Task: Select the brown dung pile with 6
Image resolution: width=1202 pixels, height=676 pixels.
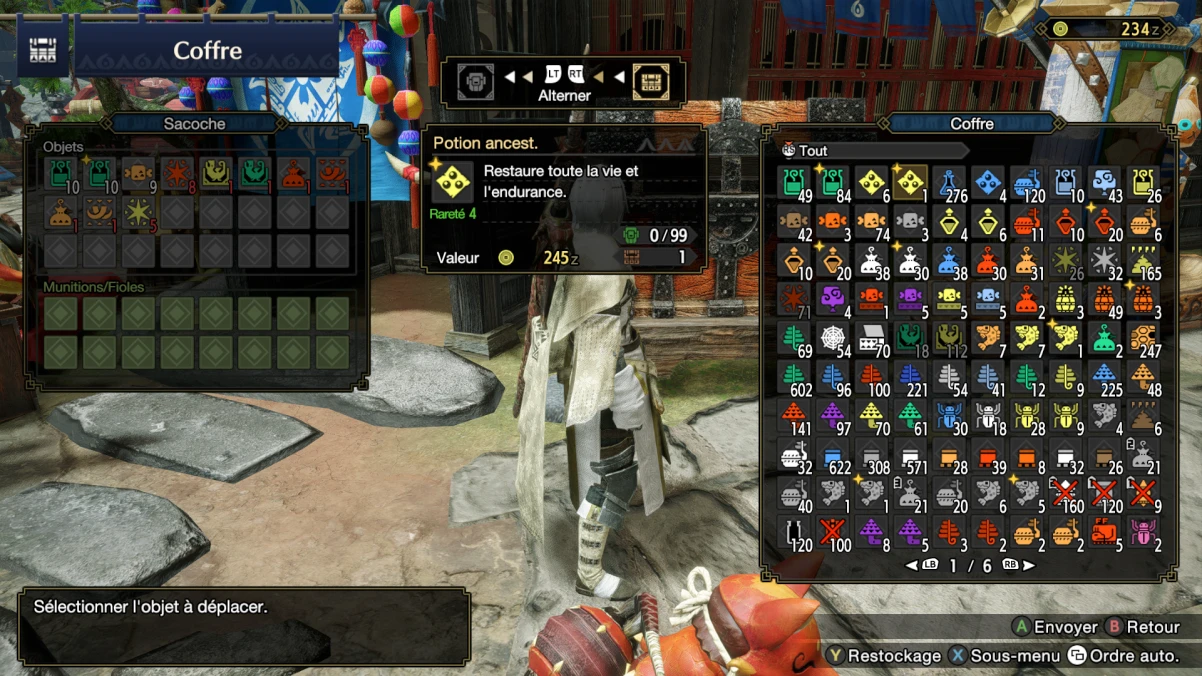Action: [1143, 417]
